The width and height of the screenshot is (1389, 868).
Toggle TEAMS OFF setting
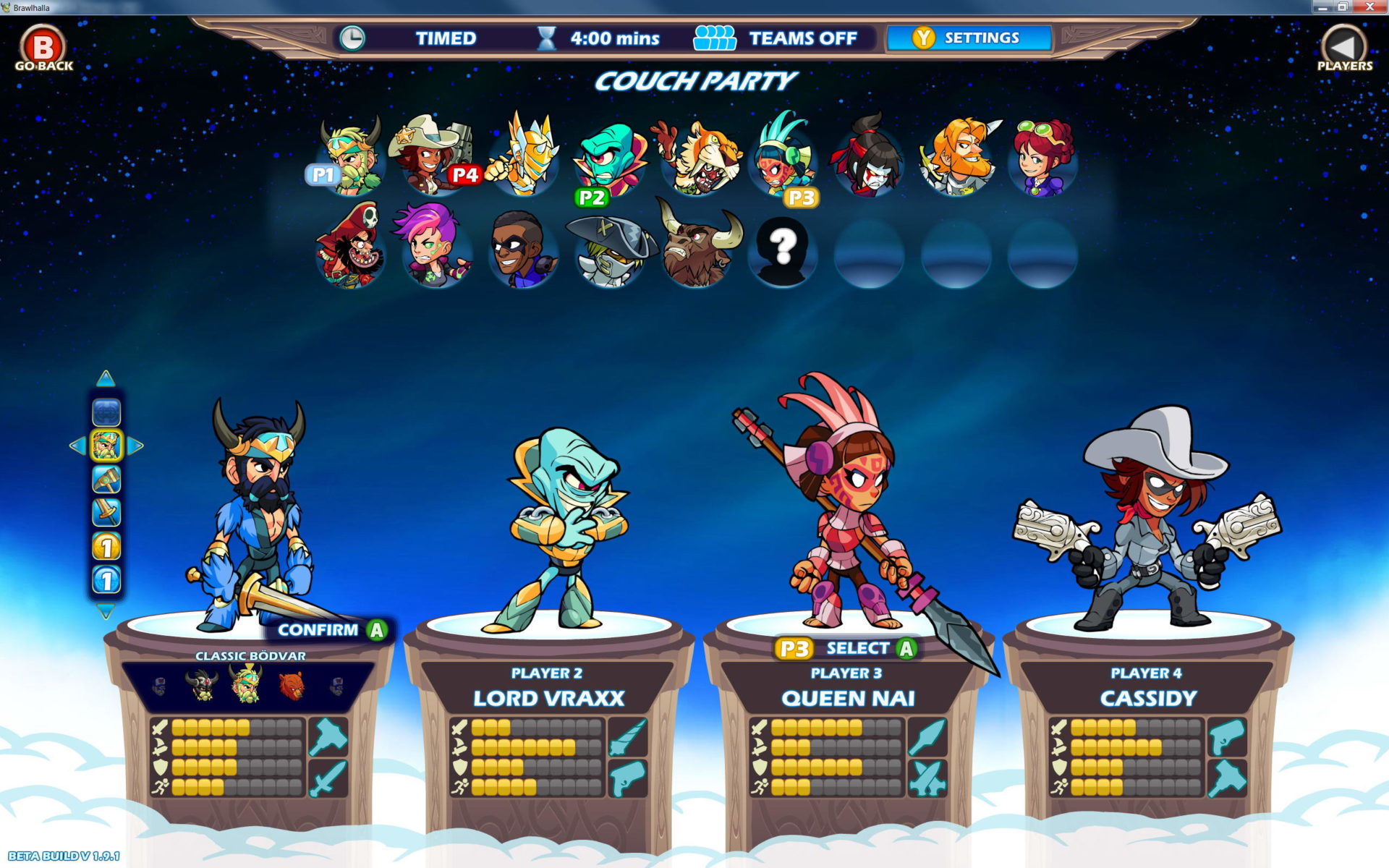(803, 38)
